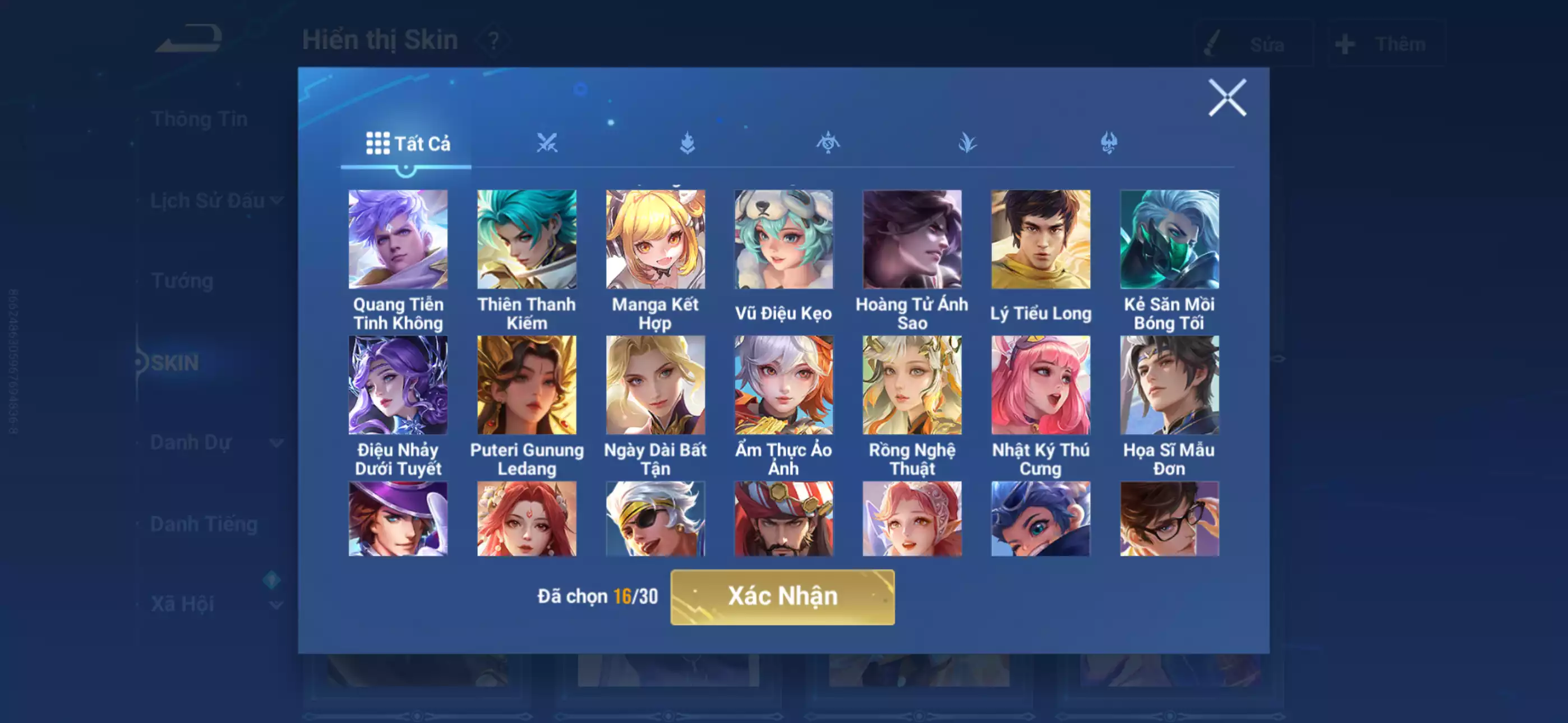Click the grid icon next to Tất Cả

tap(377, 144)
